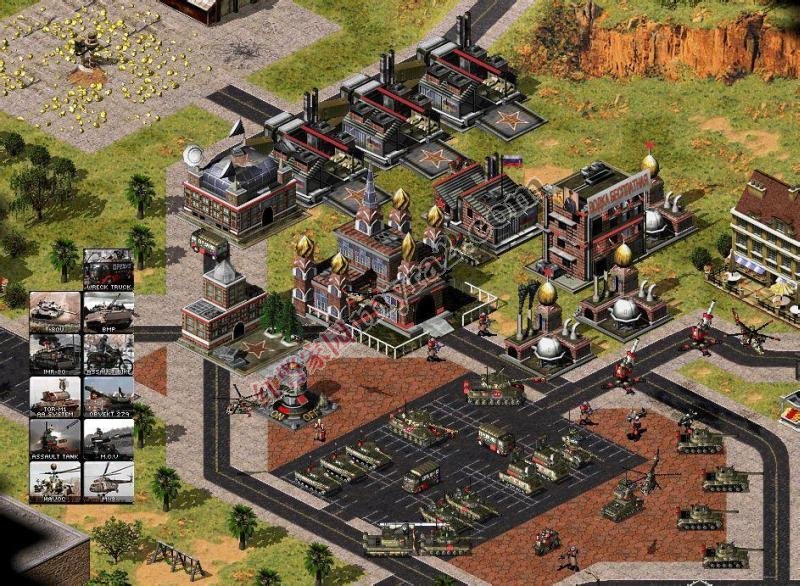Choose the T-80U tank icon

(55, 311)
